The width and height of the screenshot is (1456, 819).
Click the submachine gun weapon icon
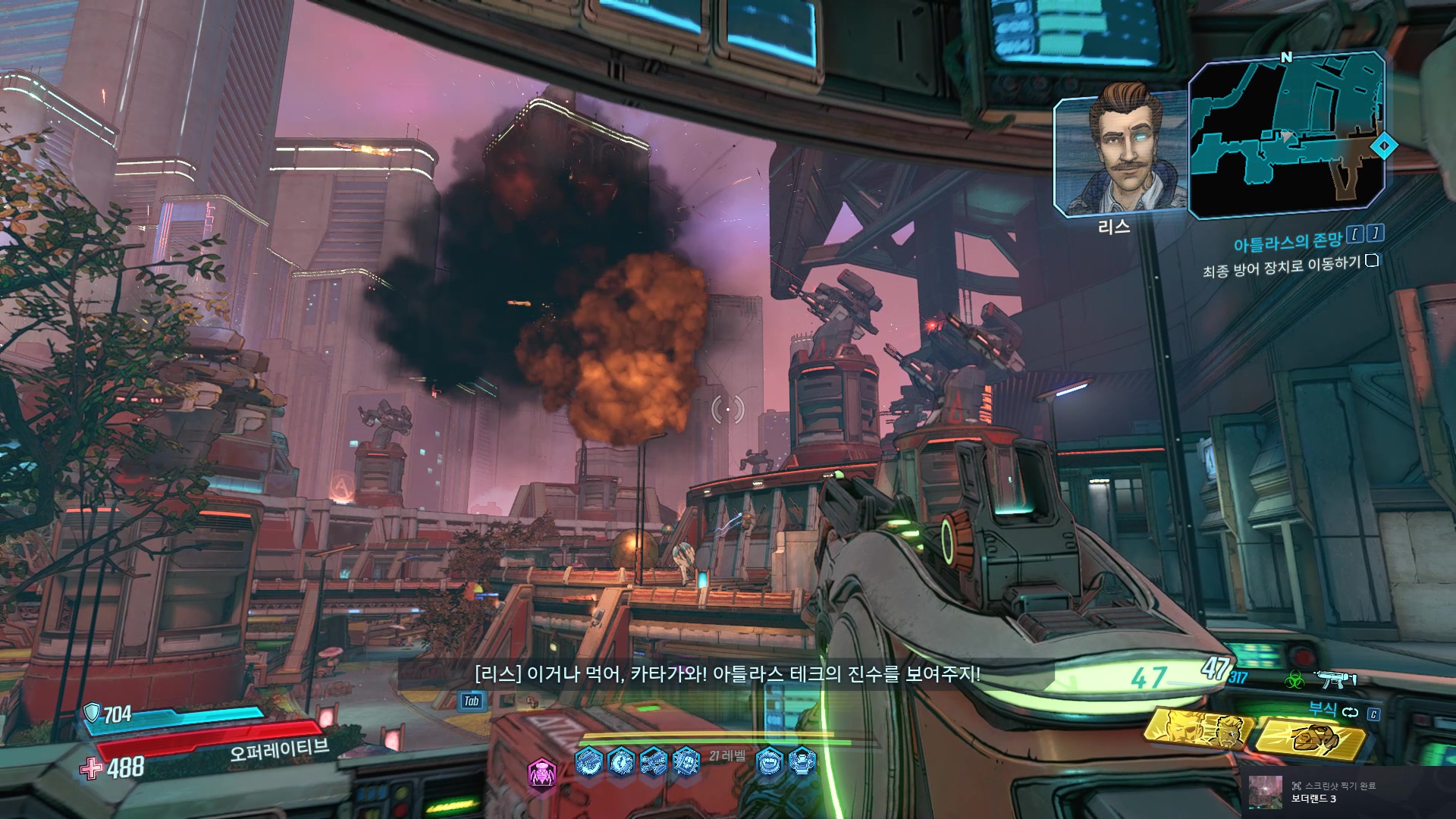1335,679
